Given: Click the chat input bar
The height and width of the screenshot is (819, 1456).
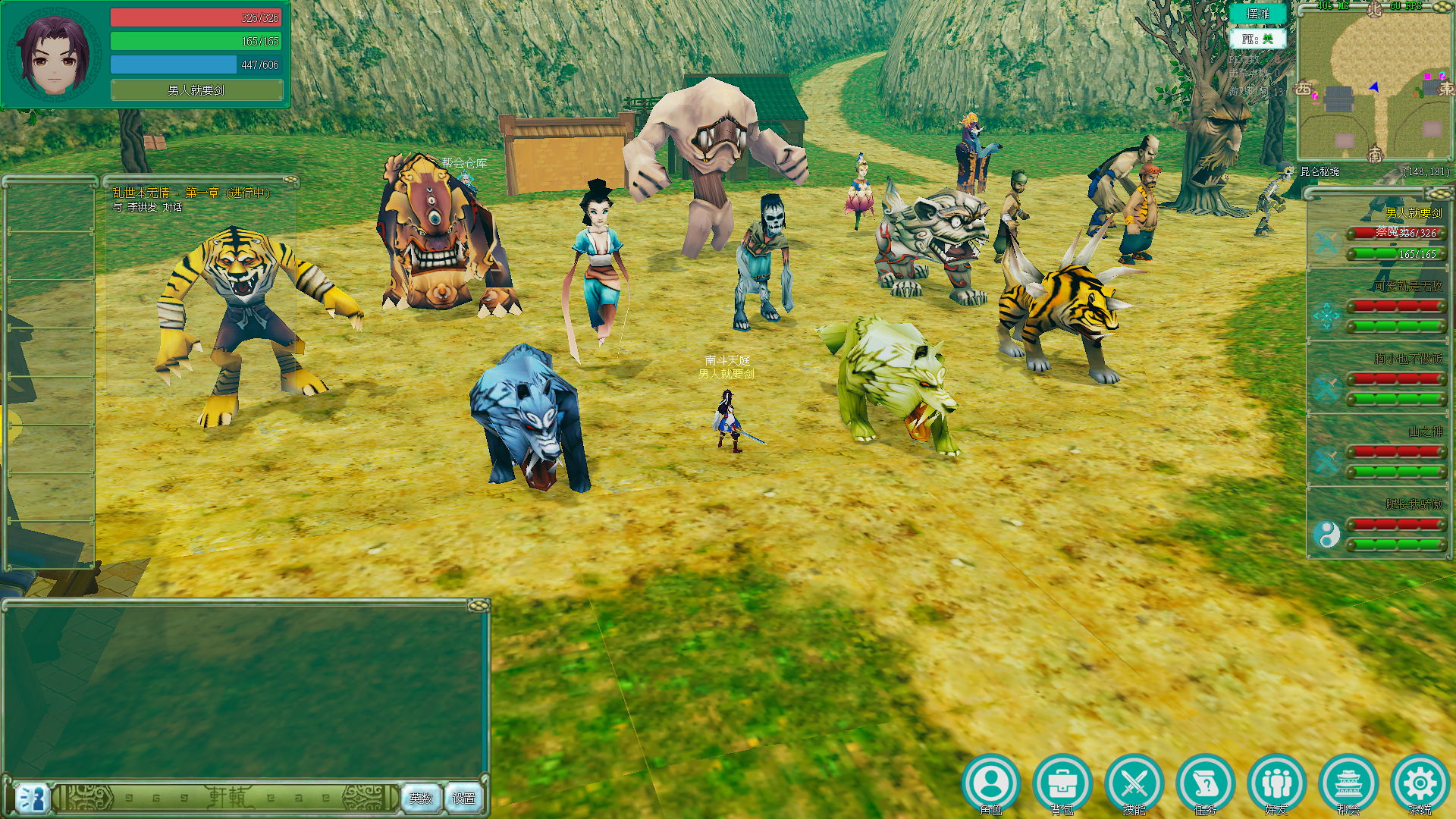Looking at the screenshot, I should coord(227,798).
